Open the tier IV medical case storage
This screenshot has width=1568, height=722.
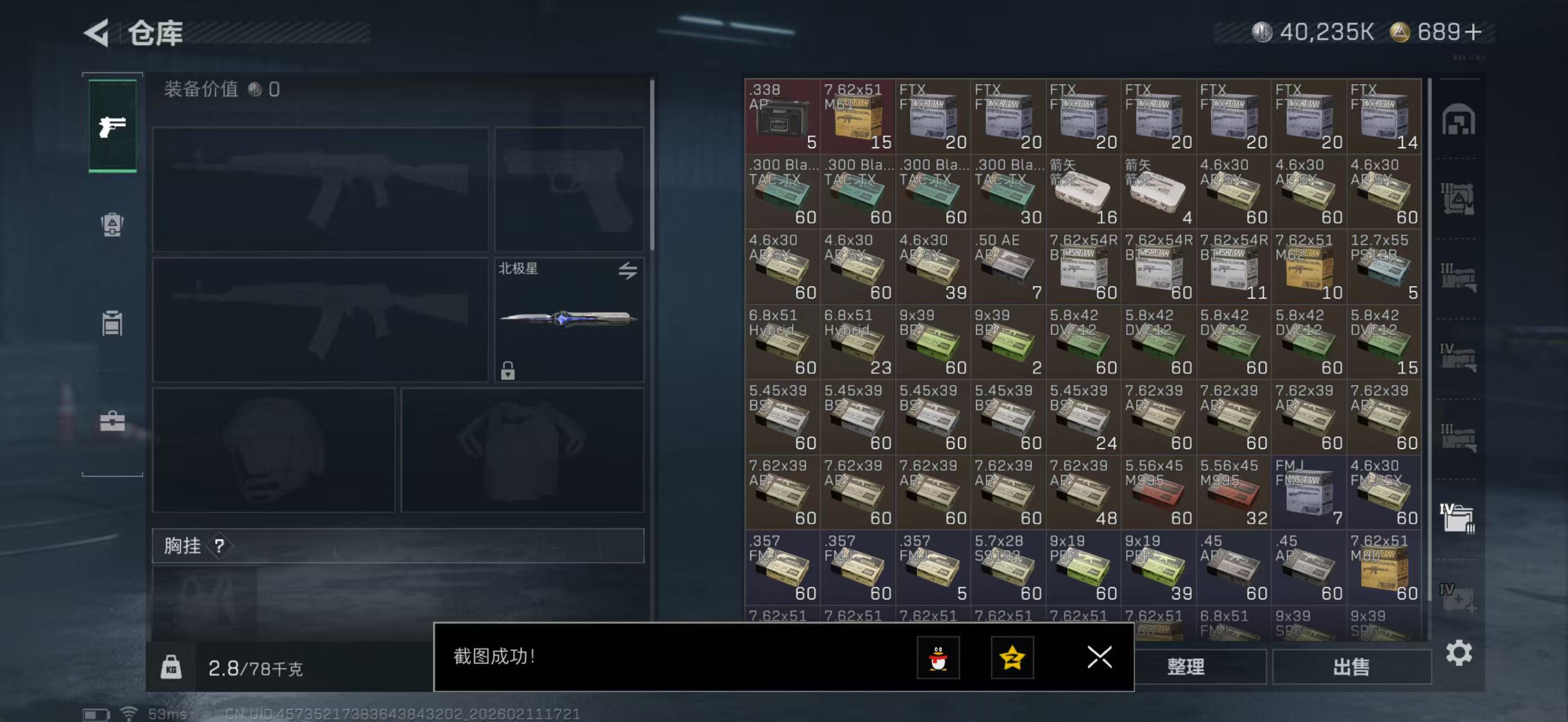1457,600
